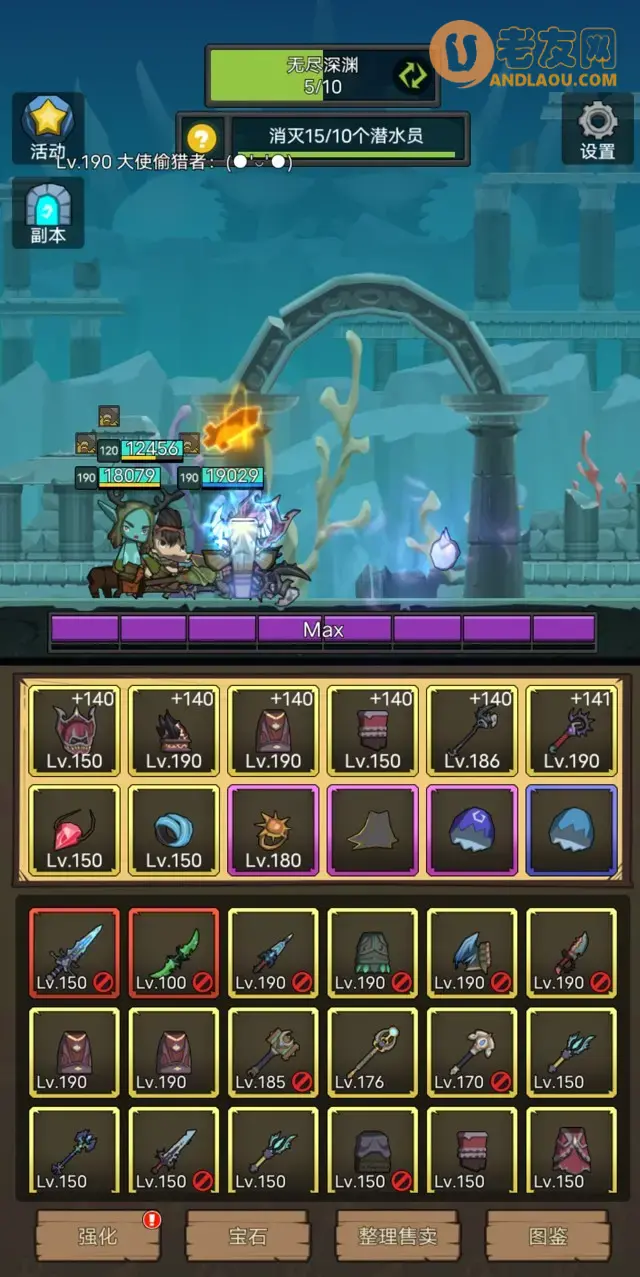Select the blue-bordered slime hood slot
Screen dimensions: 640x1277
click(x=571, y=830)
